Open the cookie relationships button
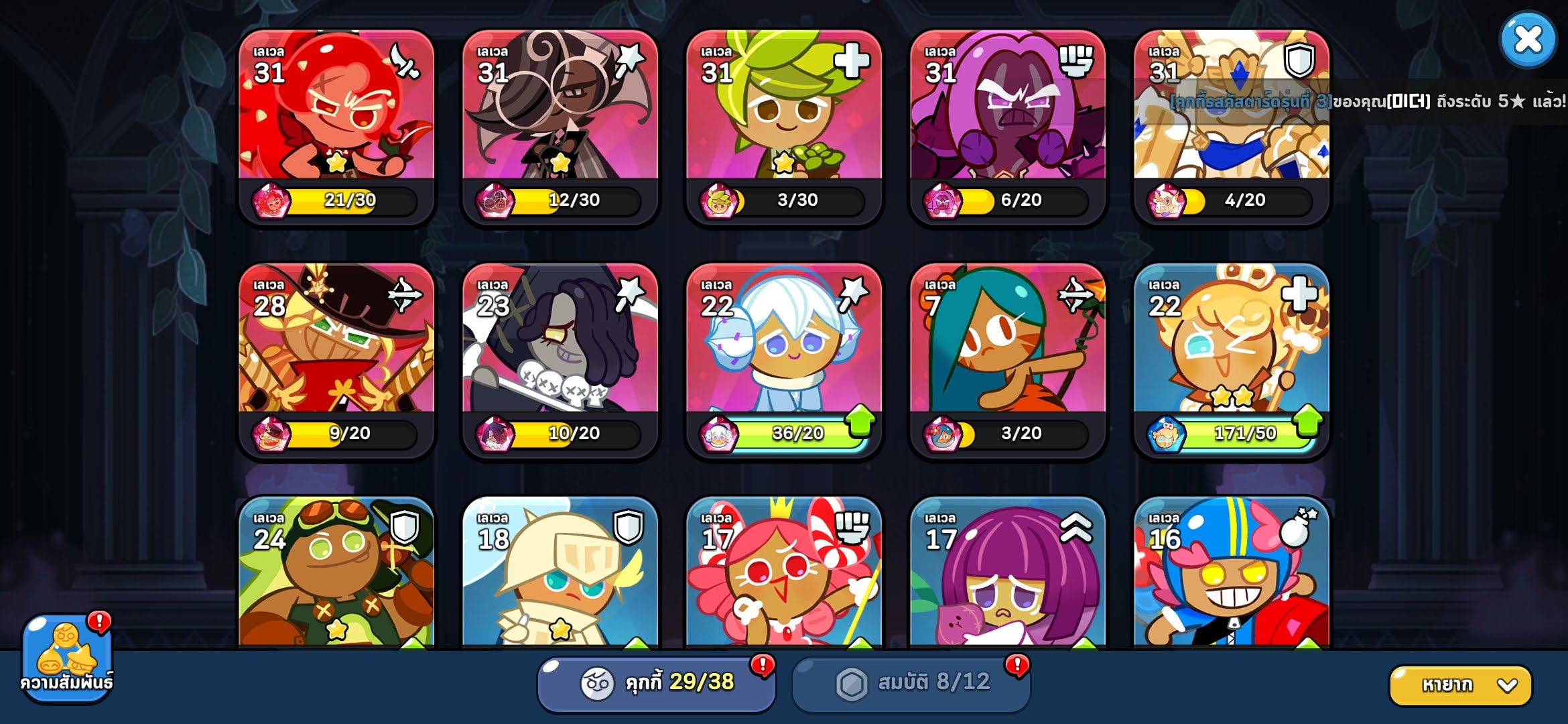This screenshot has width=1568, height=724. point(67,657)
